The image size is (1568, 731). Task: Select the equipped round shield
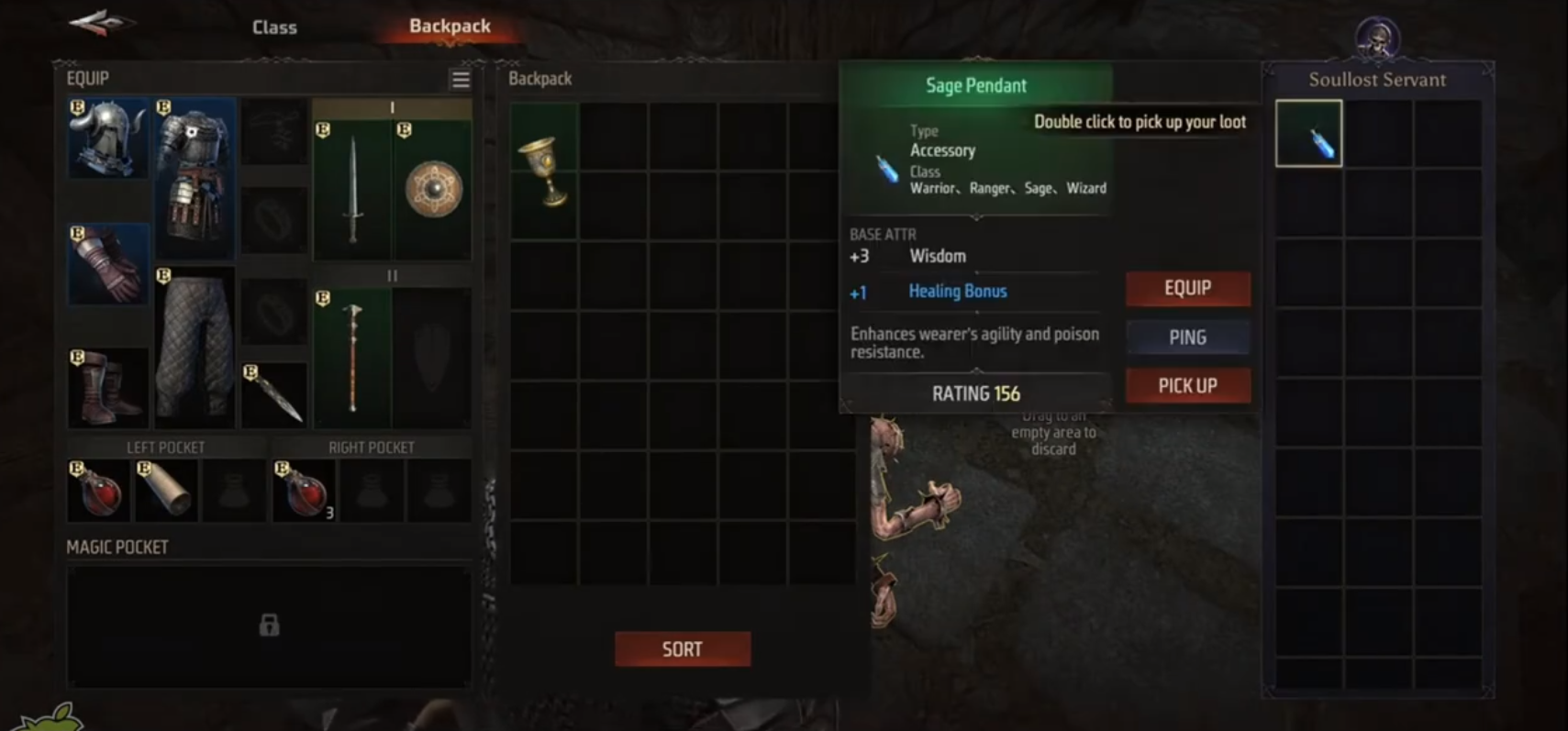[x=432, y=189]
